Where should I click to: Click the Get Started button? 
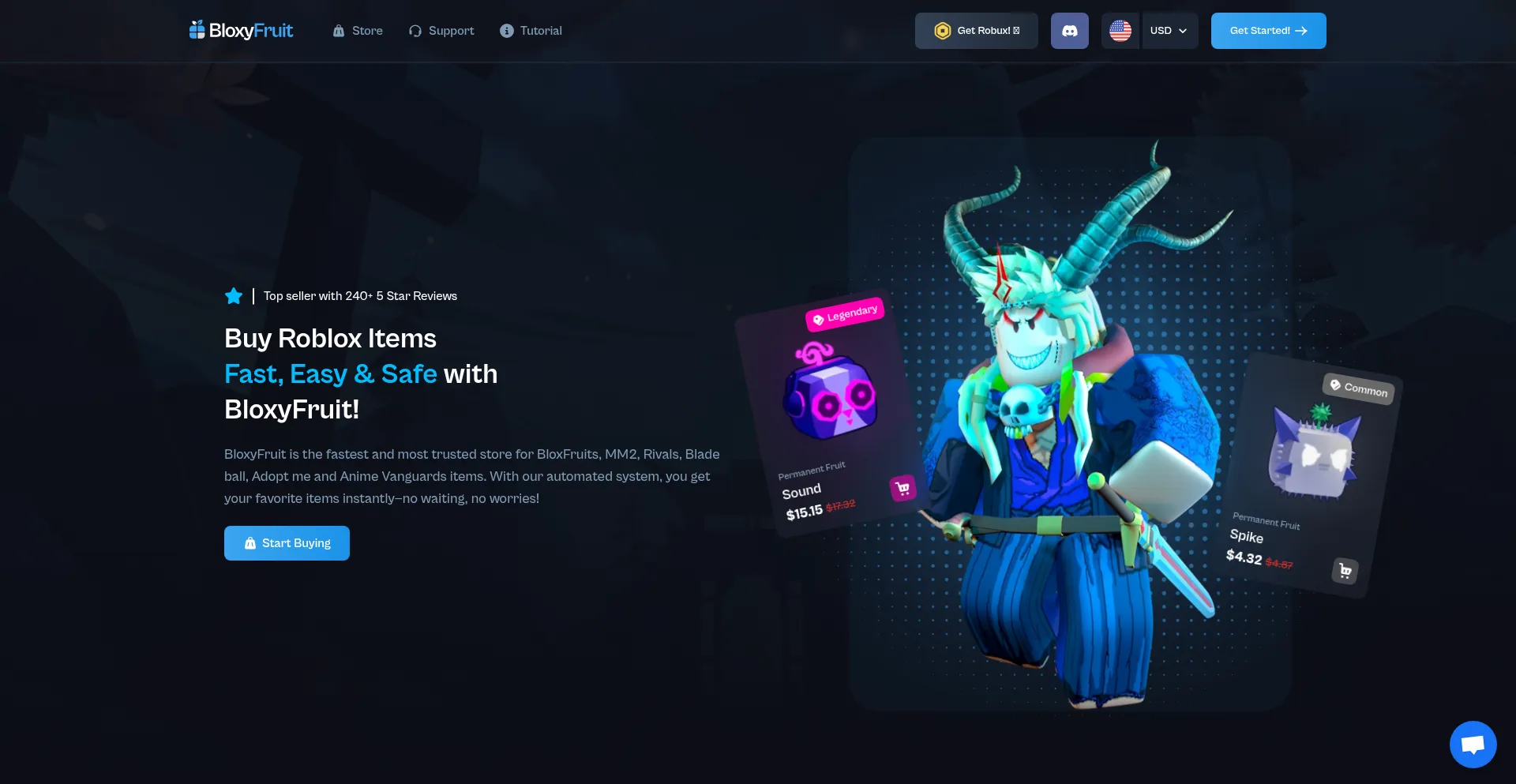[1268, 31]
